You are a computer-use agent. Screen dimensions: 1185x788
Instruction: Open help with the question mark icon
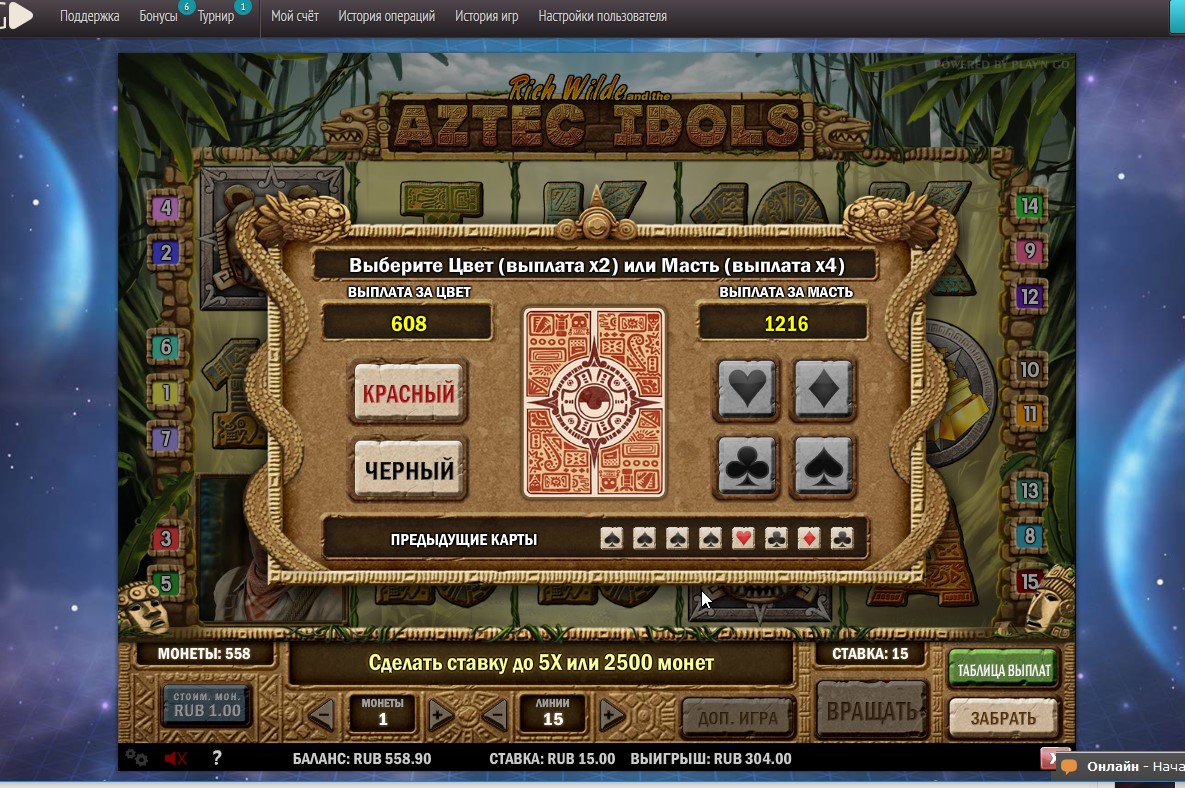(x=216, y=758)
